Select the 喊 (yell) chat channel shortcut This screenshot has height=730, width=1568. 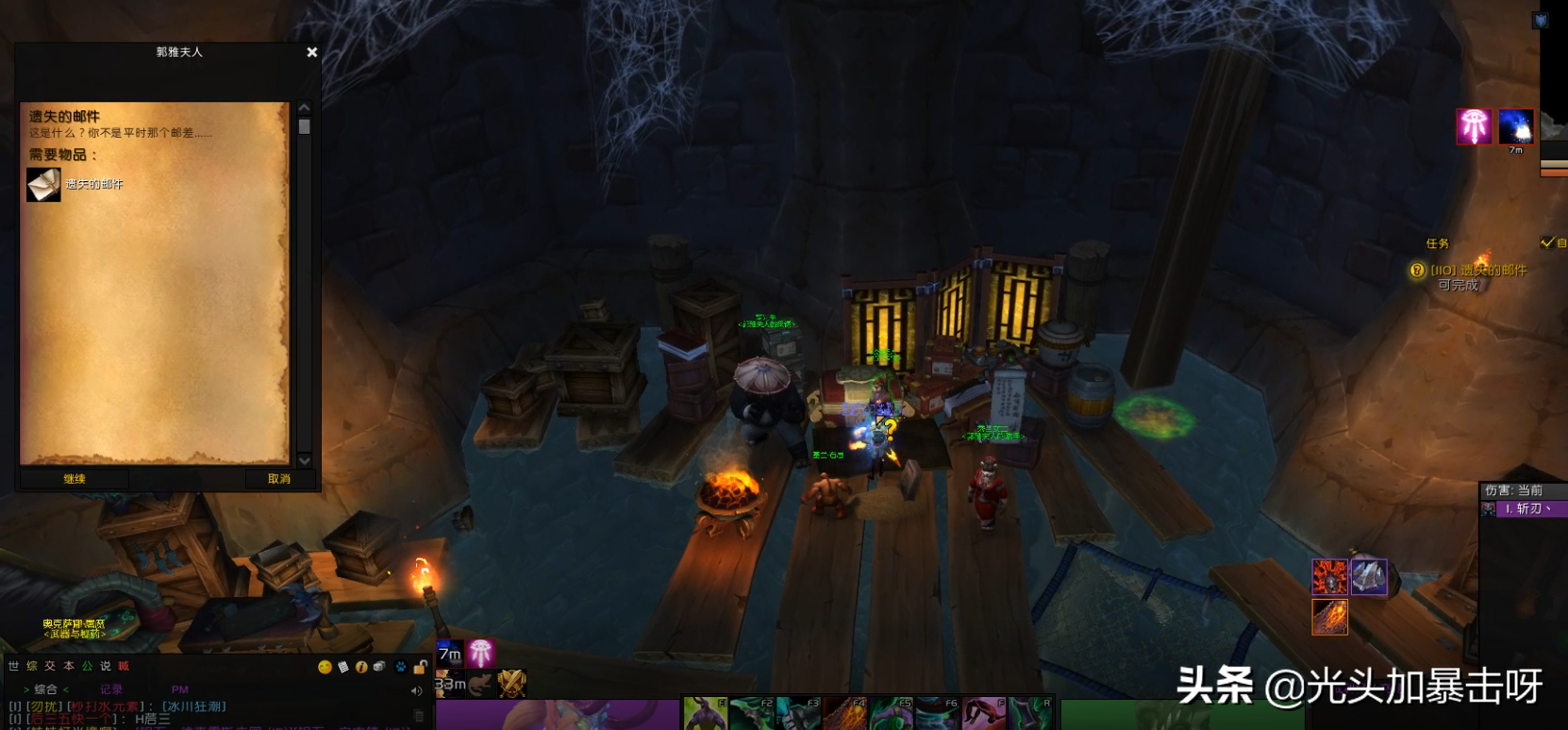[124, 666]
